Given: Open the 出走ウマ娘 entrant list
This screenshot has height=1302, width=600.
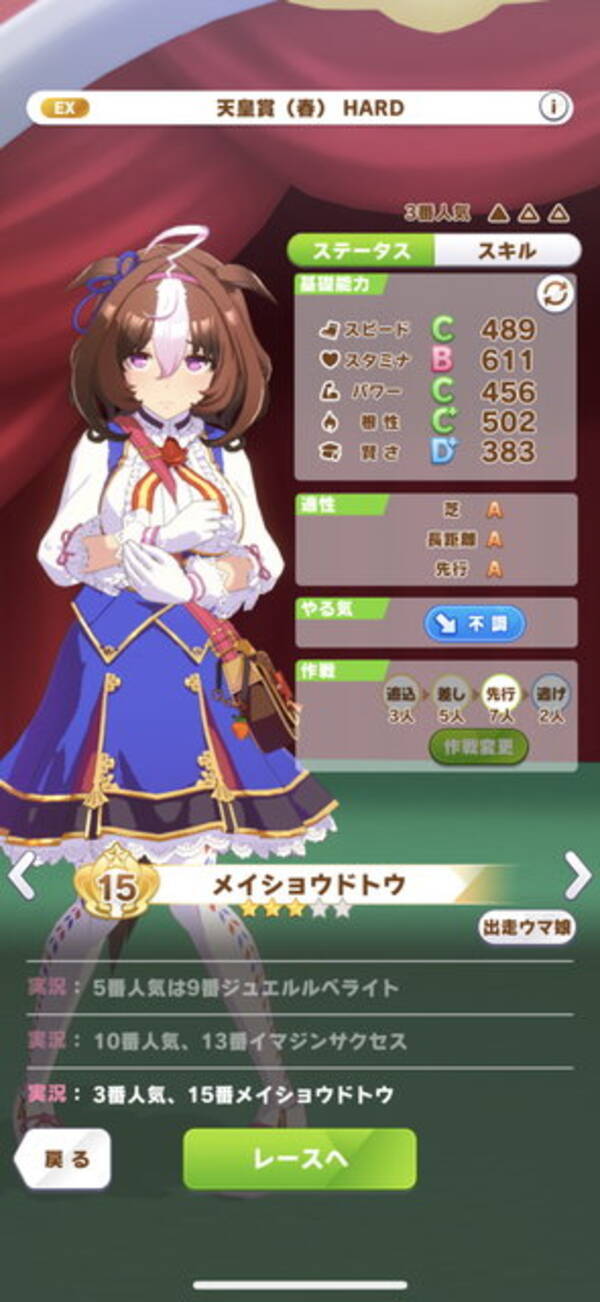Looking at the screenshot, I should [x=526, y=927].
